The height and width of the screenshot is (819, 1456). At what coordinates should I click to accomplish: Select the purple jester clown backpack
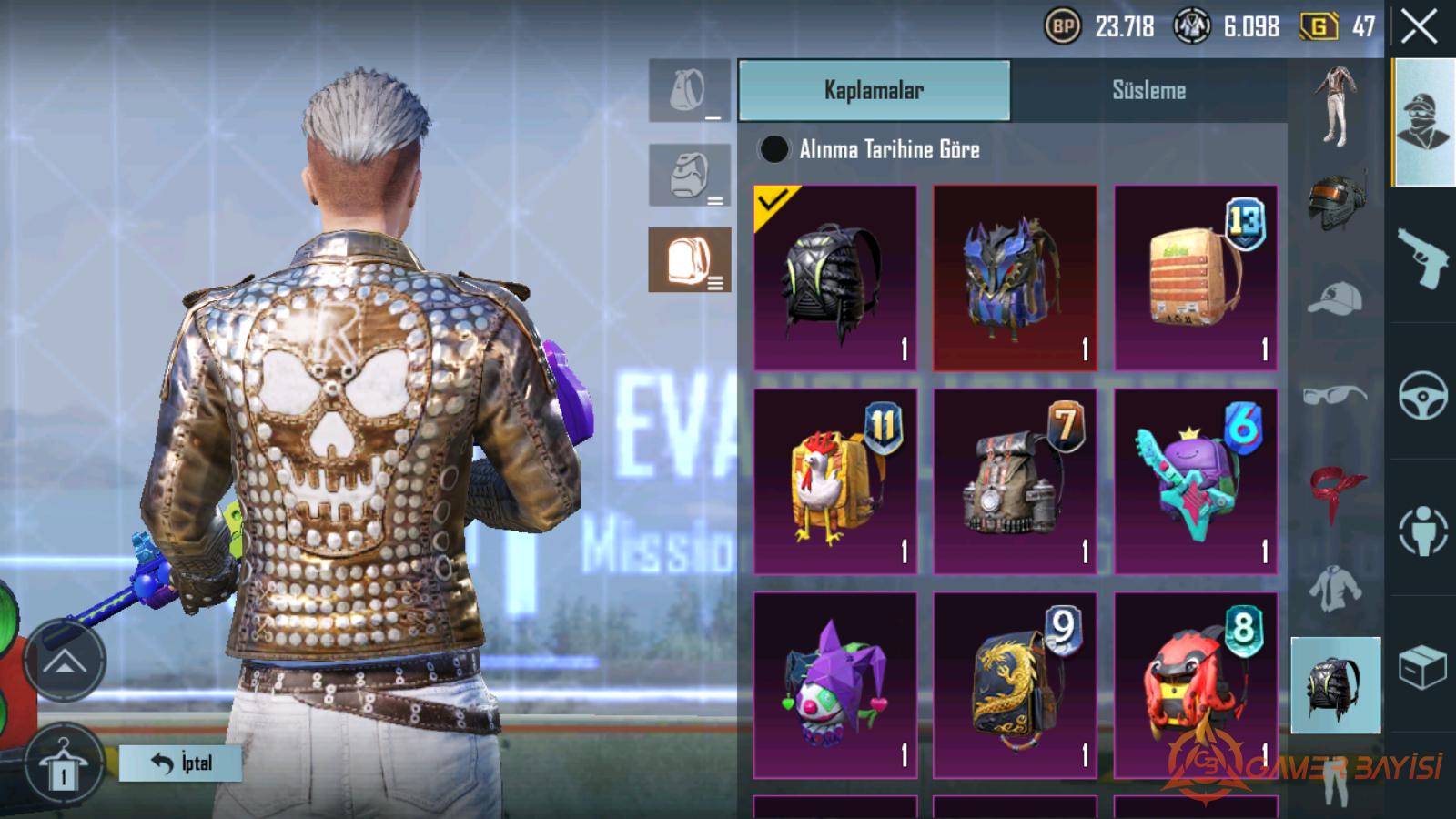pos(834,685)
